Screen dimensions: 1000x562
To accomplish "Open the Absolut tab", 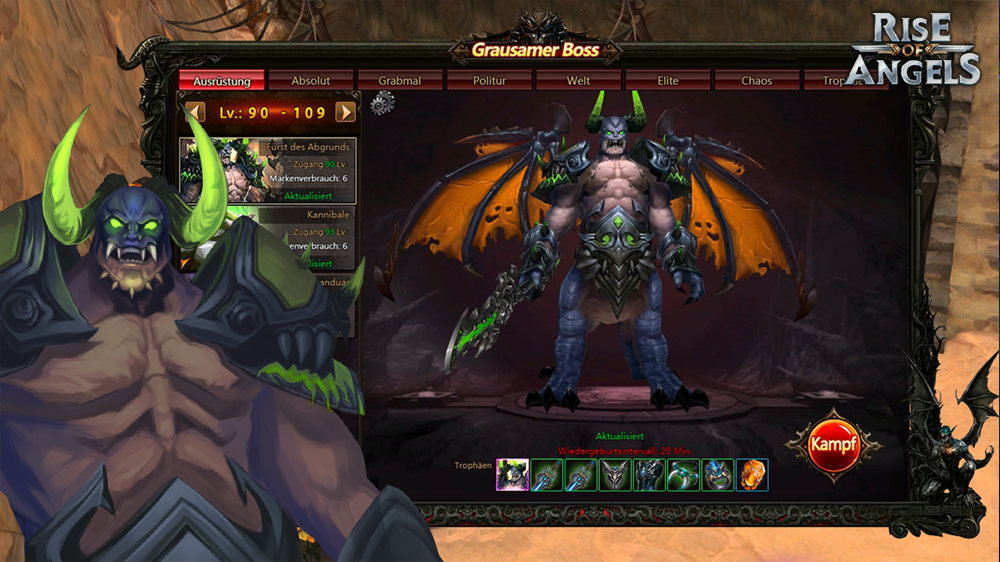I will (310, 81).
